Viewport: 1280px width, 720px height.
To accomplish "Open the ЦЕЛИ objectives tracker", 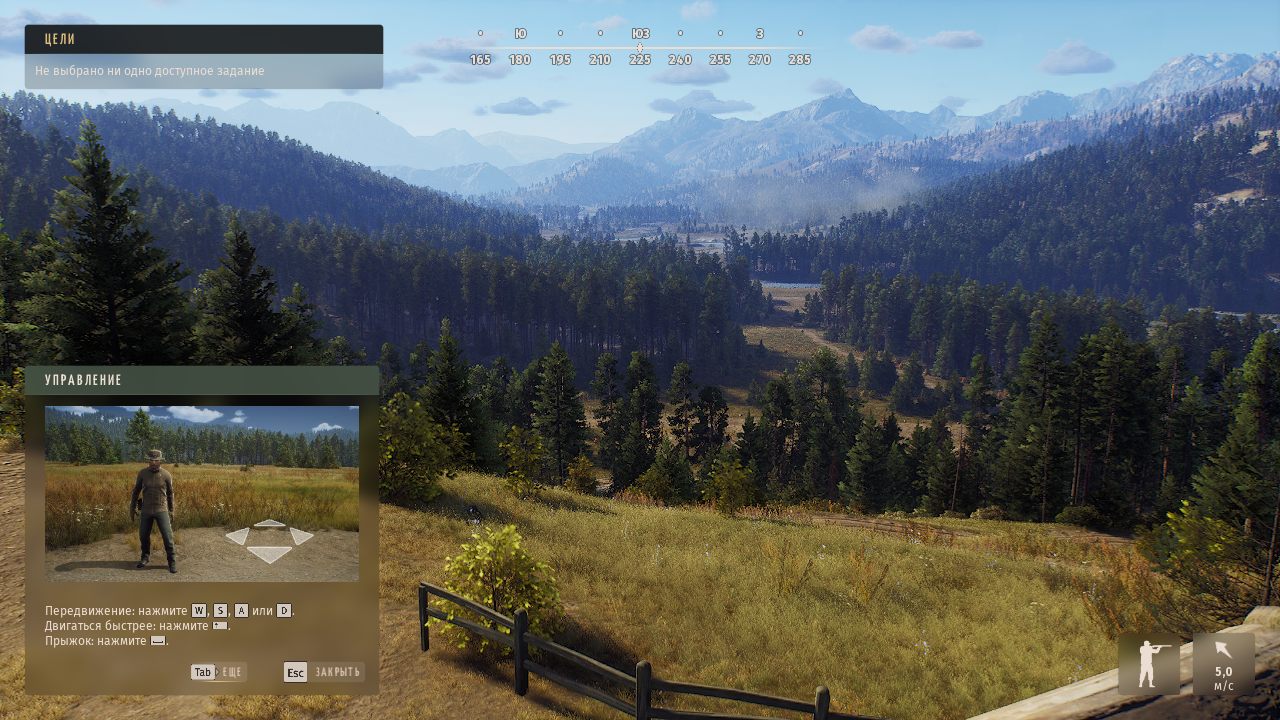I will point(203,40).
